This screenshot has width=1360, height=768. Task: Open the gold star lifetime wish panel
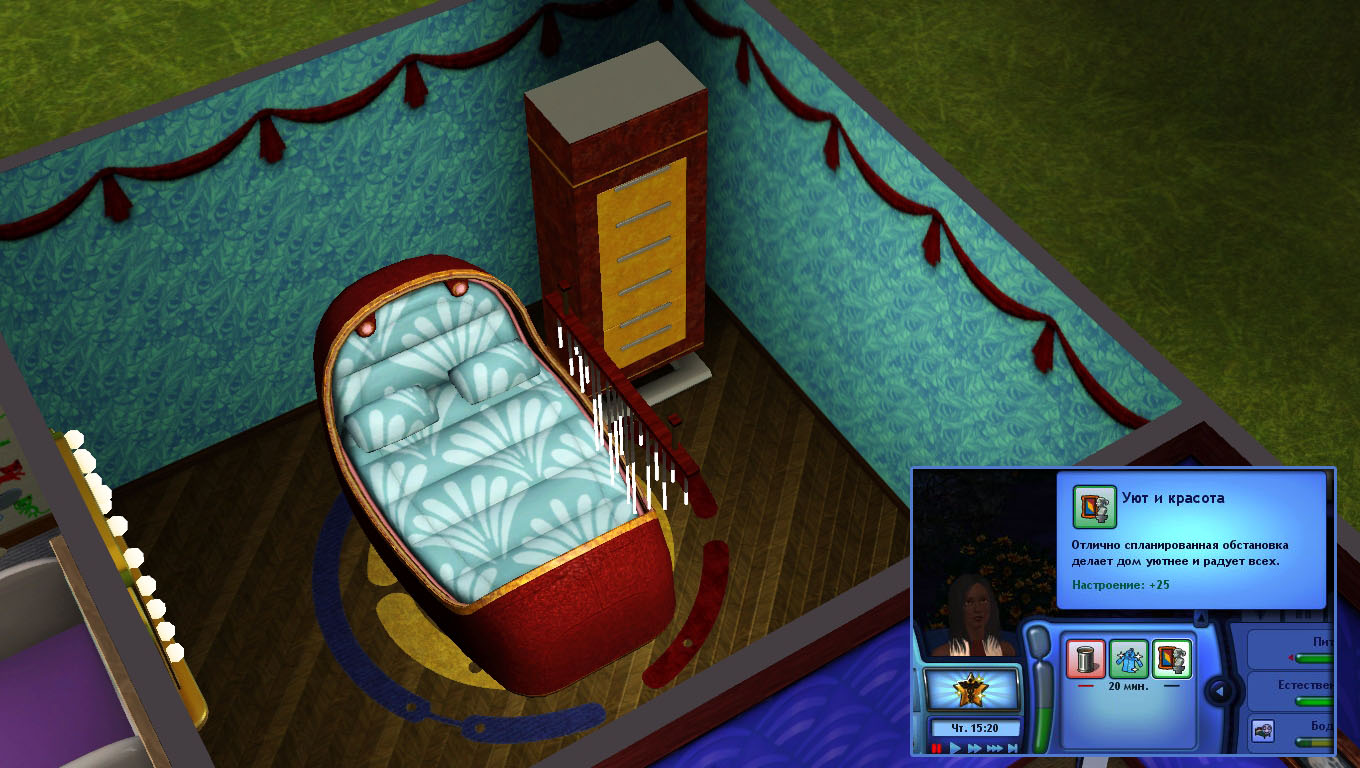point(970,690)
